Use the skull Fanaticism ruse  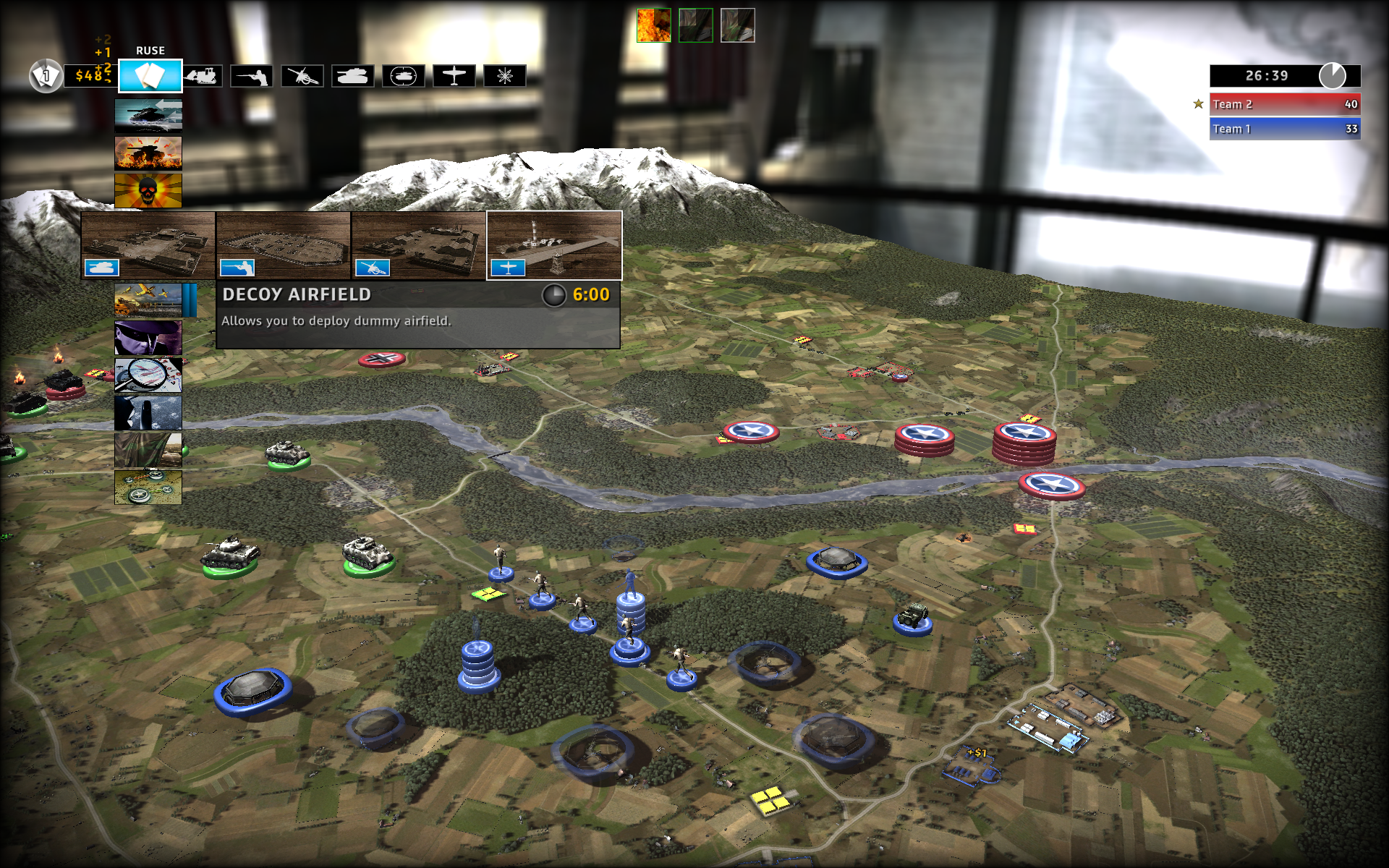[148, 191]
